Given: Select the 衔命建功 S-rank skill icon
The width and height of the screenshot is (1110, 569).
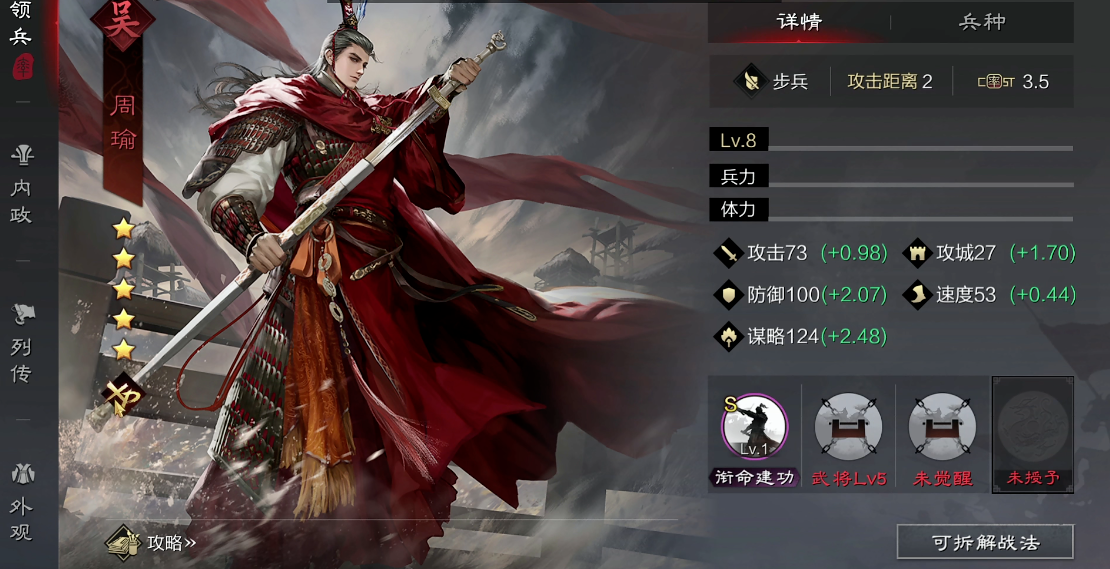Looking at the screenshot, I should click(754, 426).
